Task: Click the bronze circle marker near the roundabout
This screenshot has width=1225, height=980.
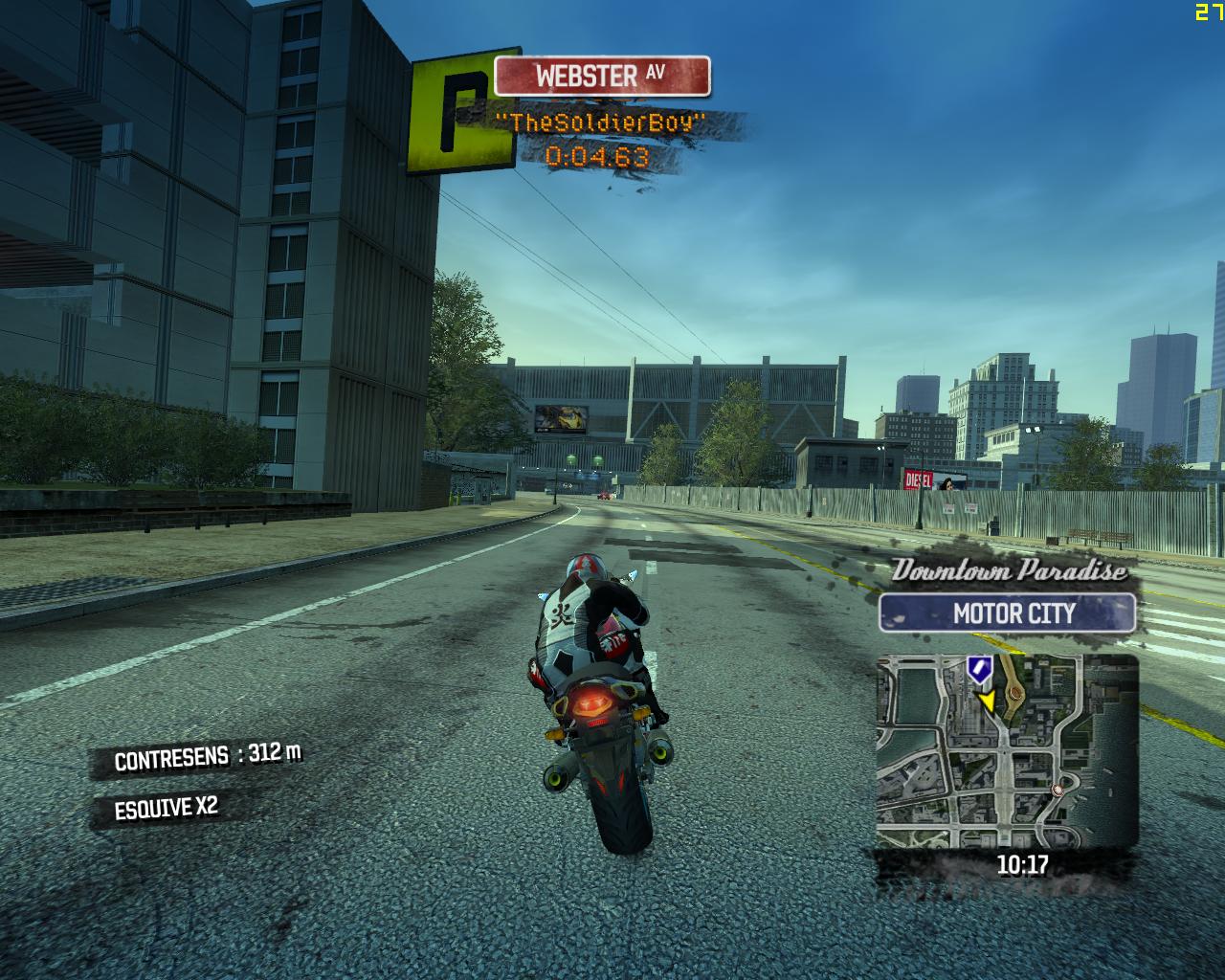Action: coord(1015,694)
